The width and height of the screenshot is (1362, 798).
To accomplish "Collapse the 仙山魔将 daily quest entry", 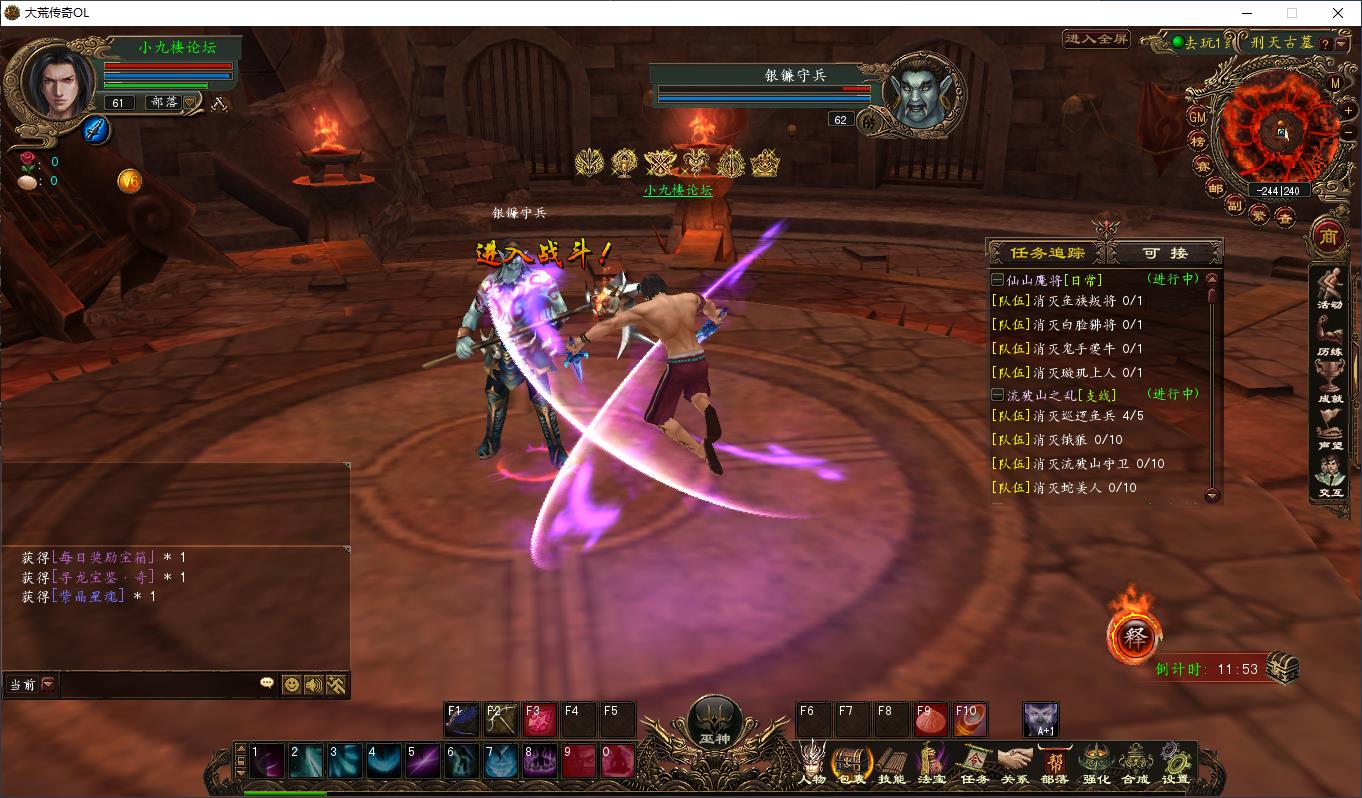I will (x=997, y=280).
